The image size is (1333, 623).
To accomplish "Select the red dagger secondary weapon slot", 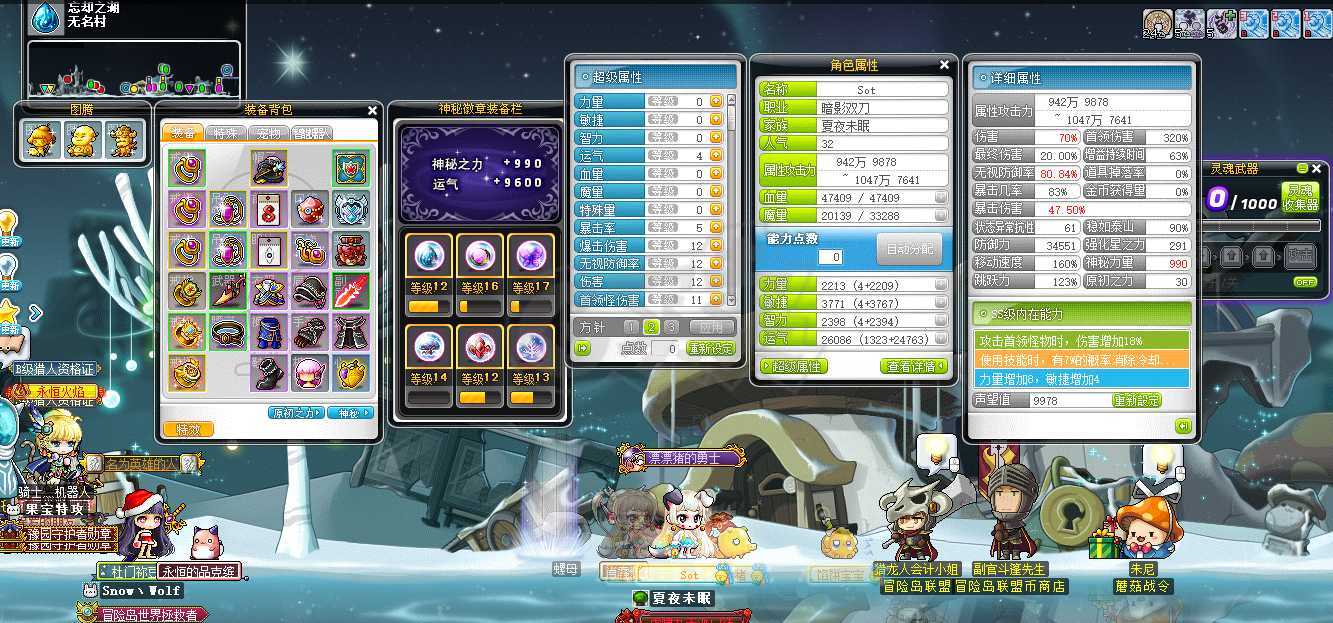I will pyautogui.click(x=351, y=291).
